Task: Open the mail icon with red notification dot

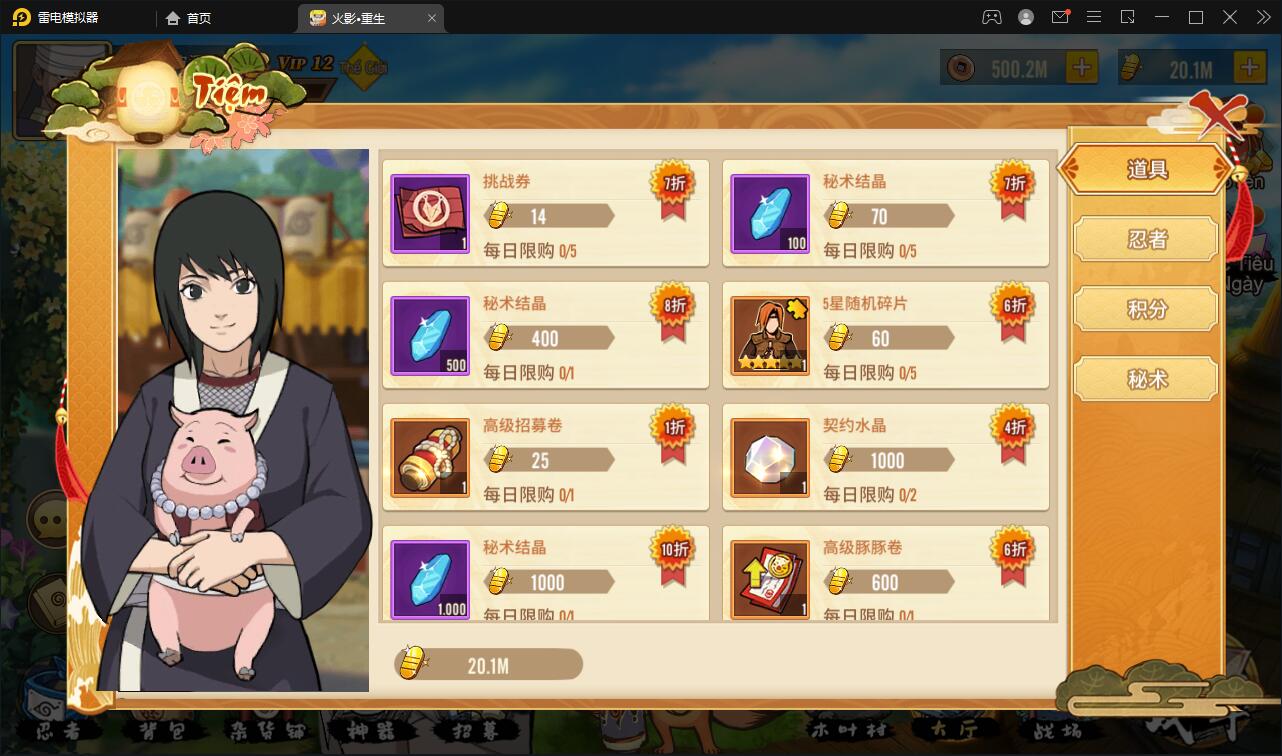Action: pos(1060,17)
